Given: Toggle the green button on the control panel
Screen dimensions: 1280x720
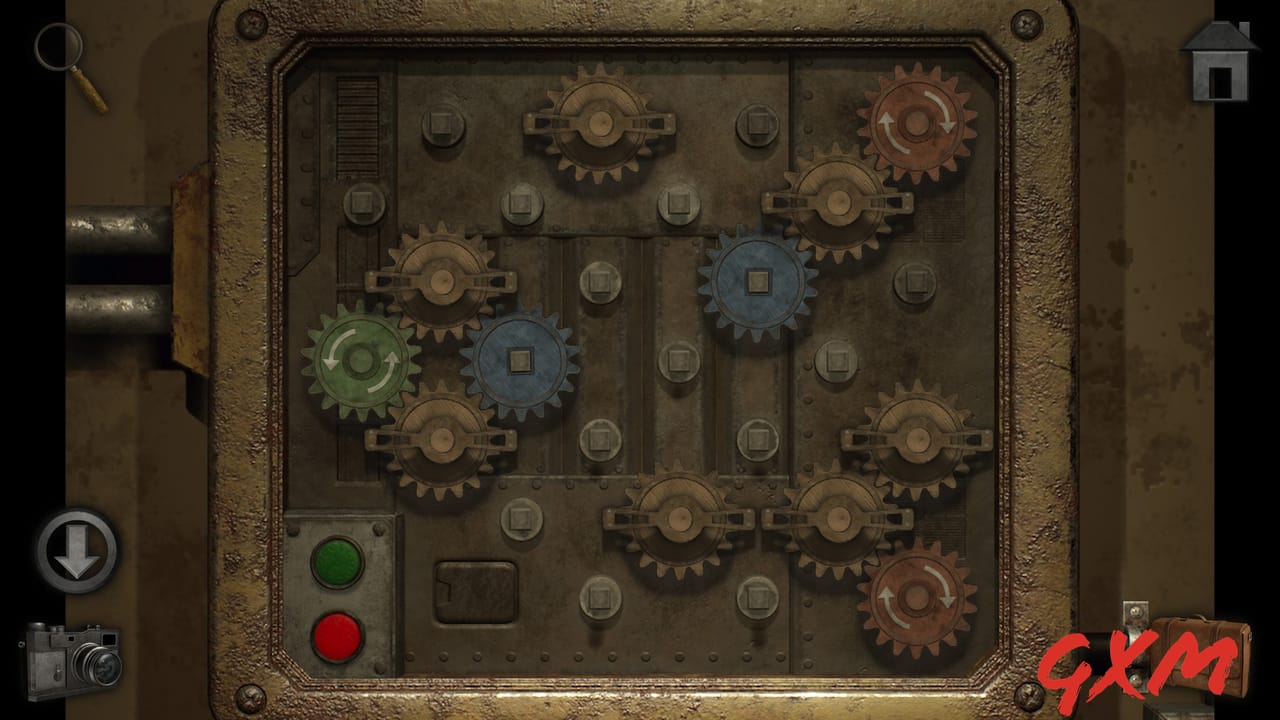Looking at the screenshot, I should 339,560.
